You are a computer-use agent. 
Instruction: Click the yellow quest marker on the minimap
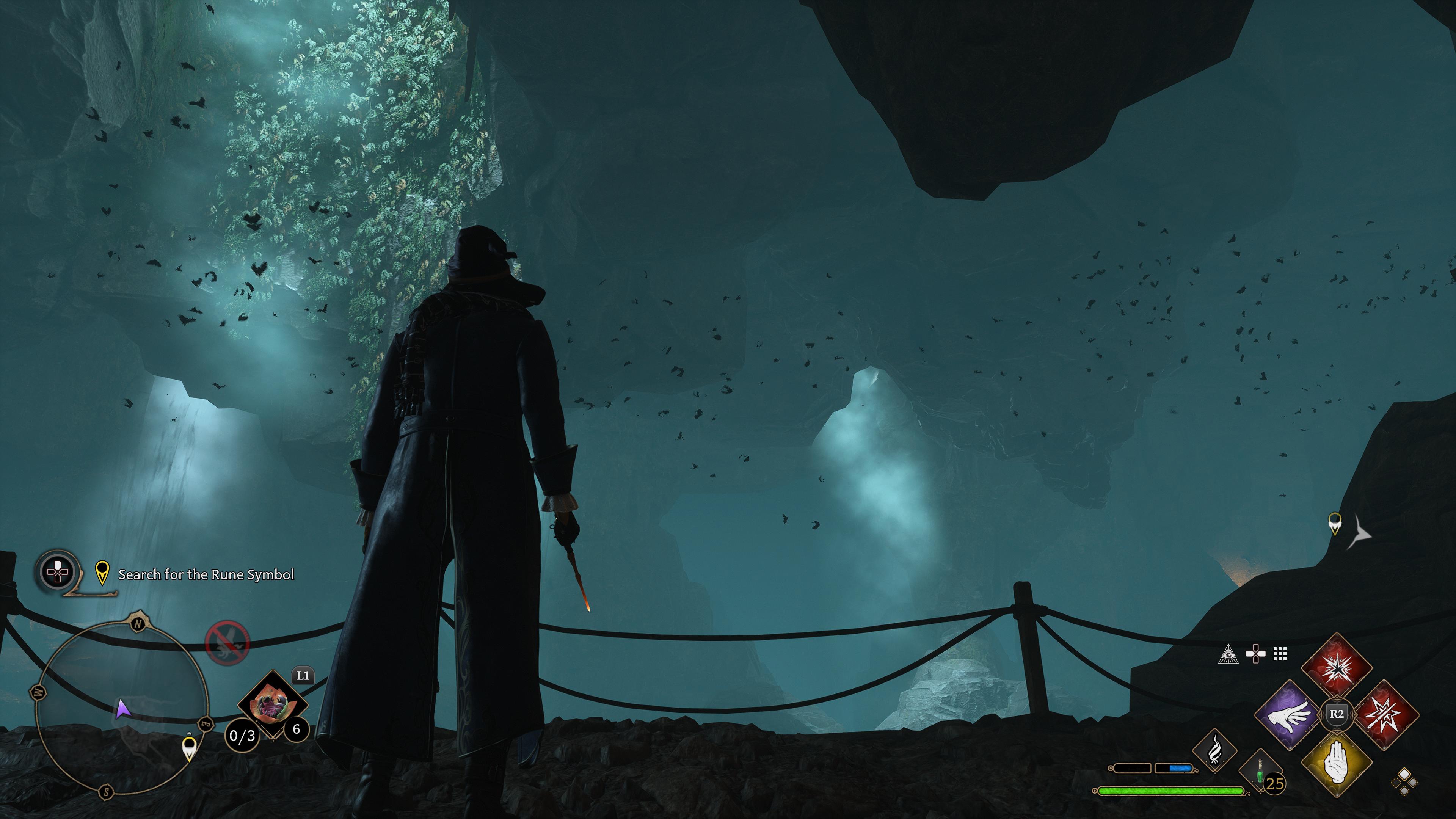click(190, 748)
